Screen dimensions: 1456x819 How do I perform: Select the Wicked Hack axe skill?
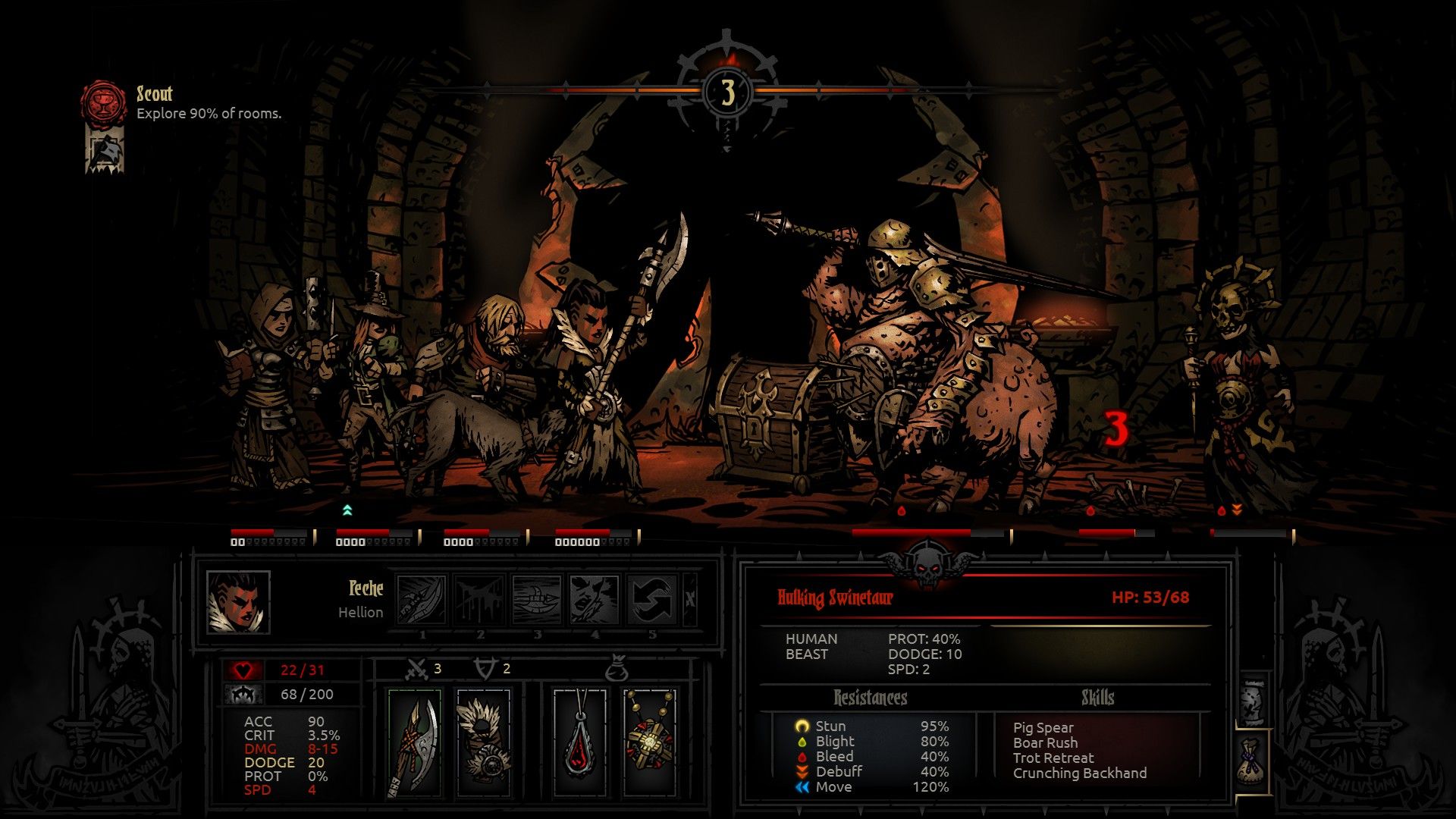(422, 600)
